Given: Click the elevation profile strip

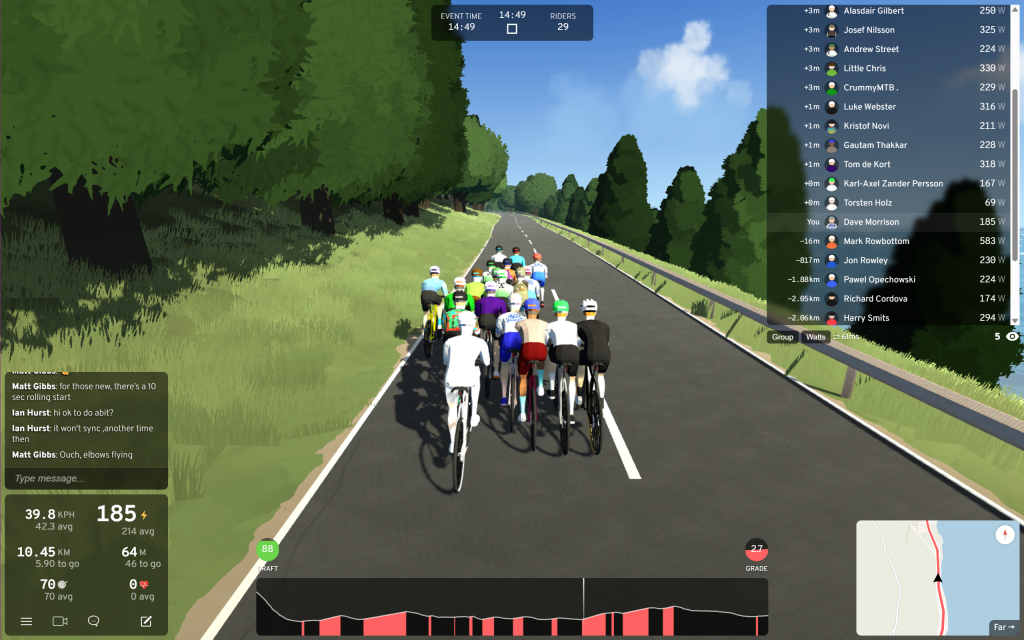Looking at the screenshot, I should pyautogui.click(x=511, y=606).
